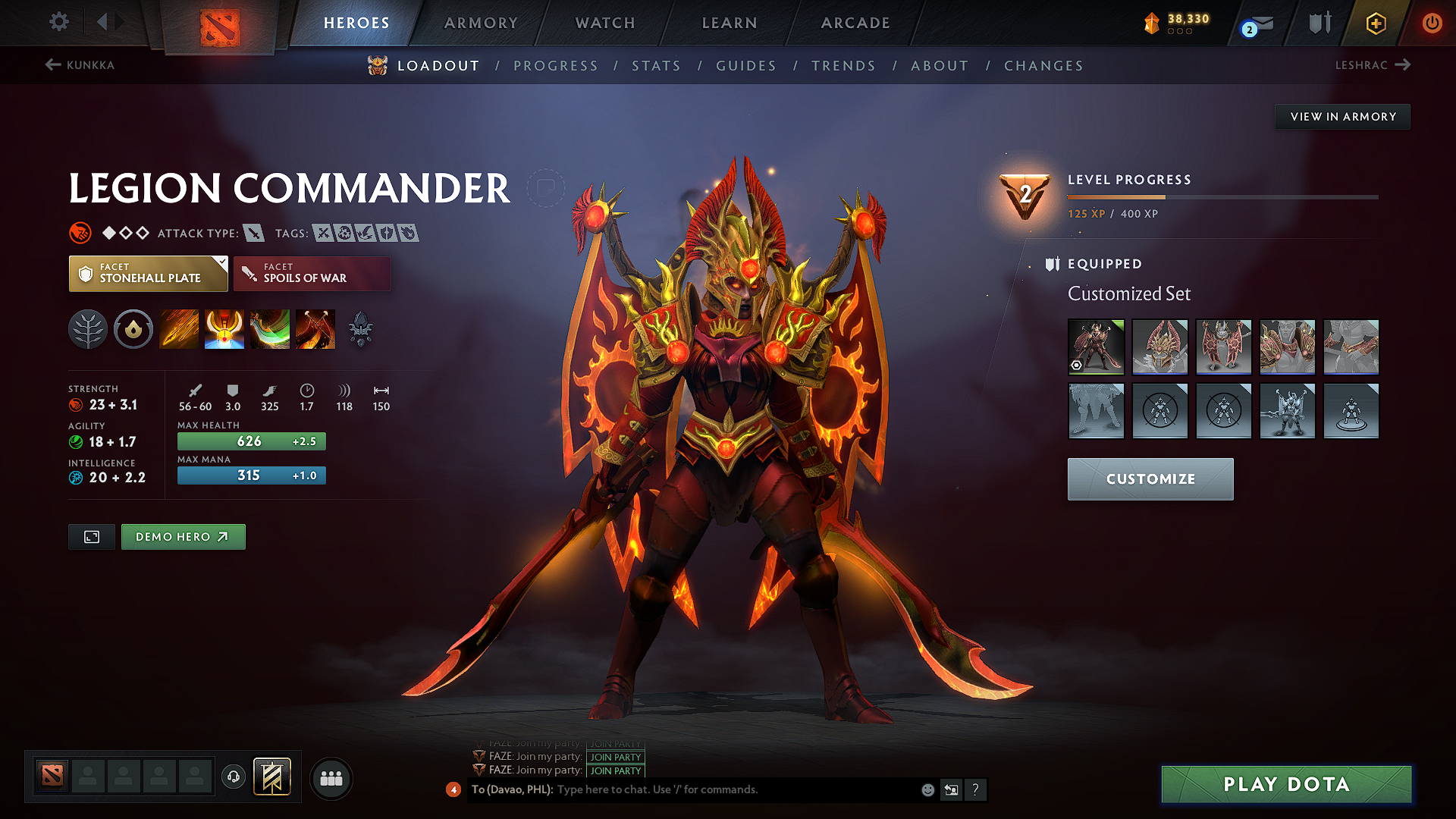The height and width of the screenshot is (819, 1456).
Task: Select the equipped wings item thumbnail
Action: point(1223,347)
